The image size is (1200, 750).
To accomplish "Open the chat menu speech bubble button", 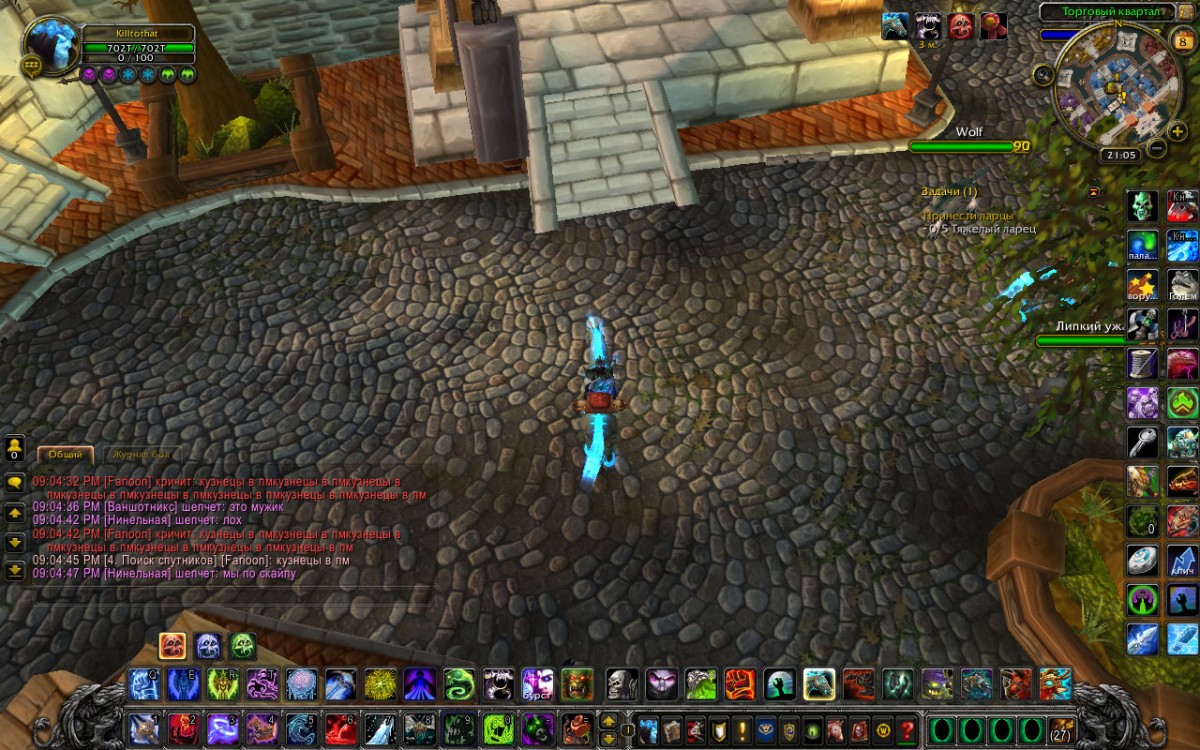I will (15, 482).
